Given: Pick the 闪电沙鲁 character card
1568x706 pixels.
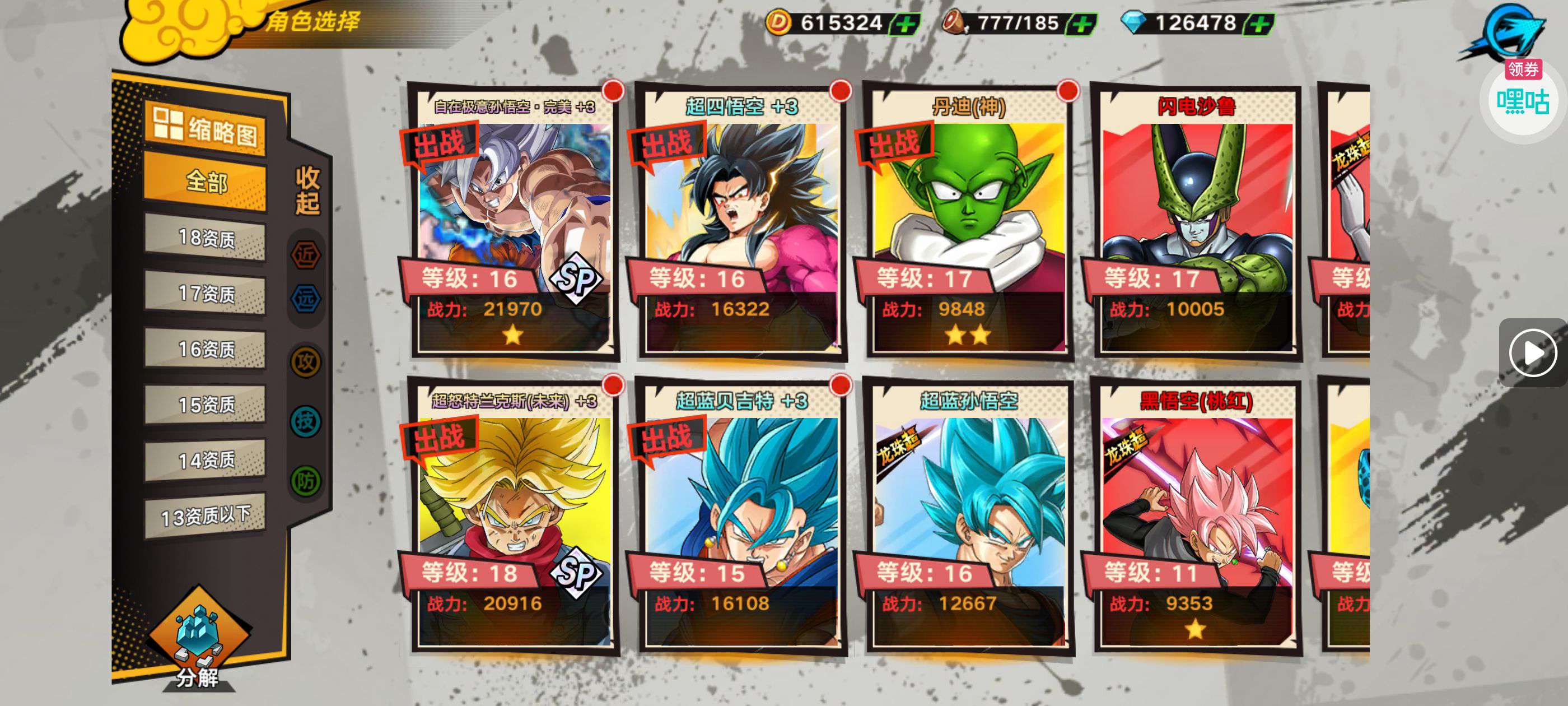Looking at the screenshot, I should tap(1196, 222).
